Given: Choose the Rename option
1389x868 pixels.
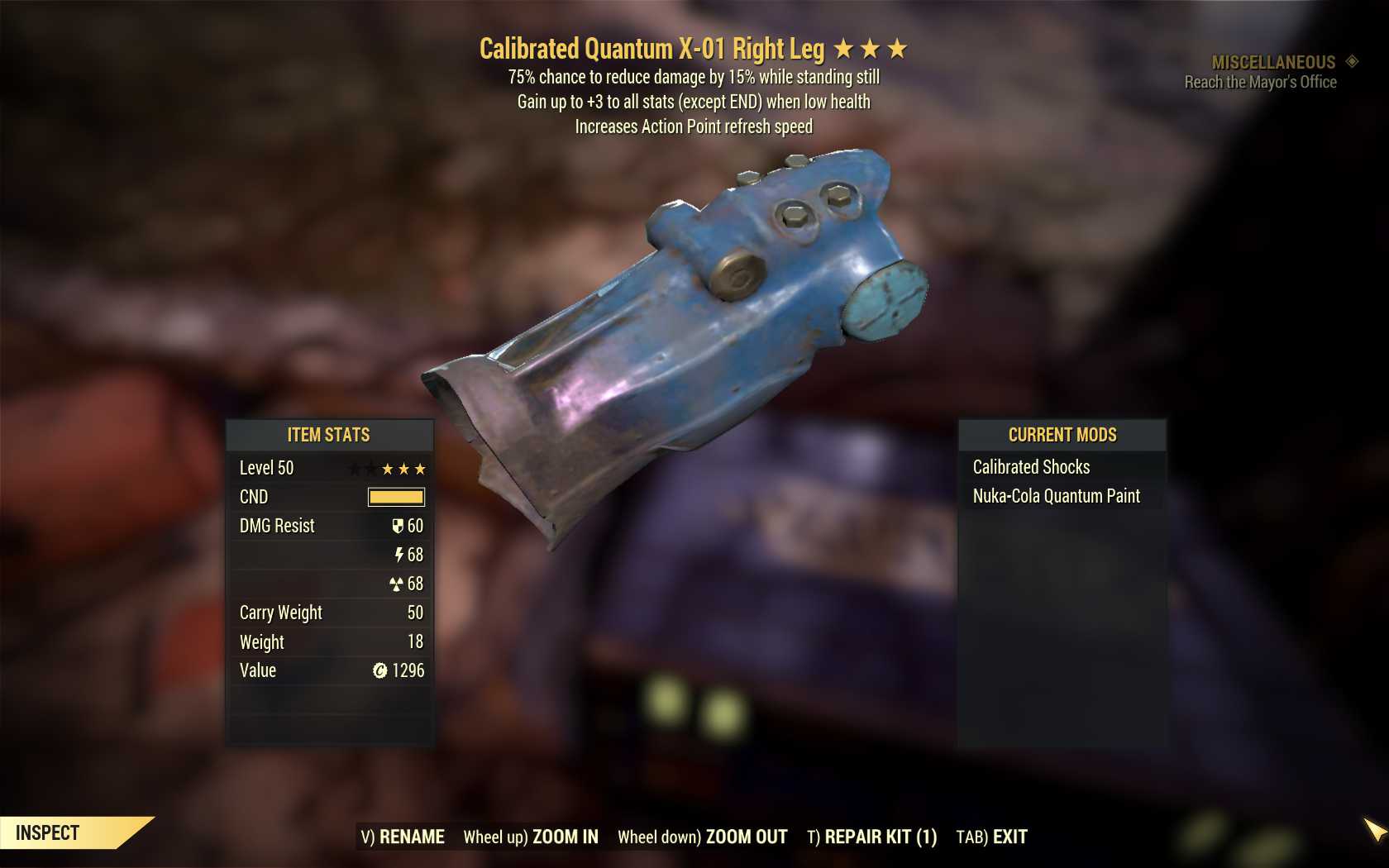Looking at the screenshot, I should 403,837.
